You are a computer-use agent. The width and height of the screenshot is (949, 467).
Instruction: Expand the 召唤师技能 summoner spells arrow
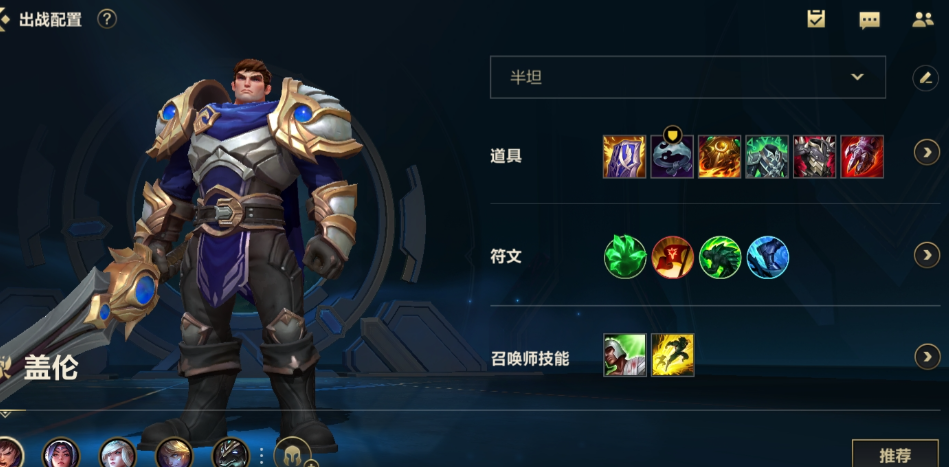coord(927,356)
